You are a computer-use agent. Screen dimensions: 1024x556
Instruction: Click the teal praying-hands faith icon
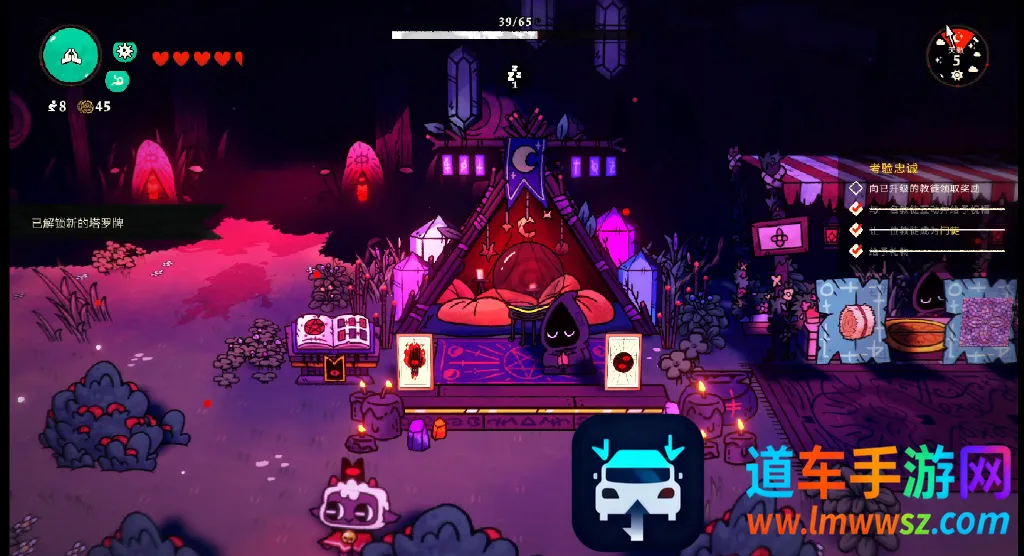70,56
